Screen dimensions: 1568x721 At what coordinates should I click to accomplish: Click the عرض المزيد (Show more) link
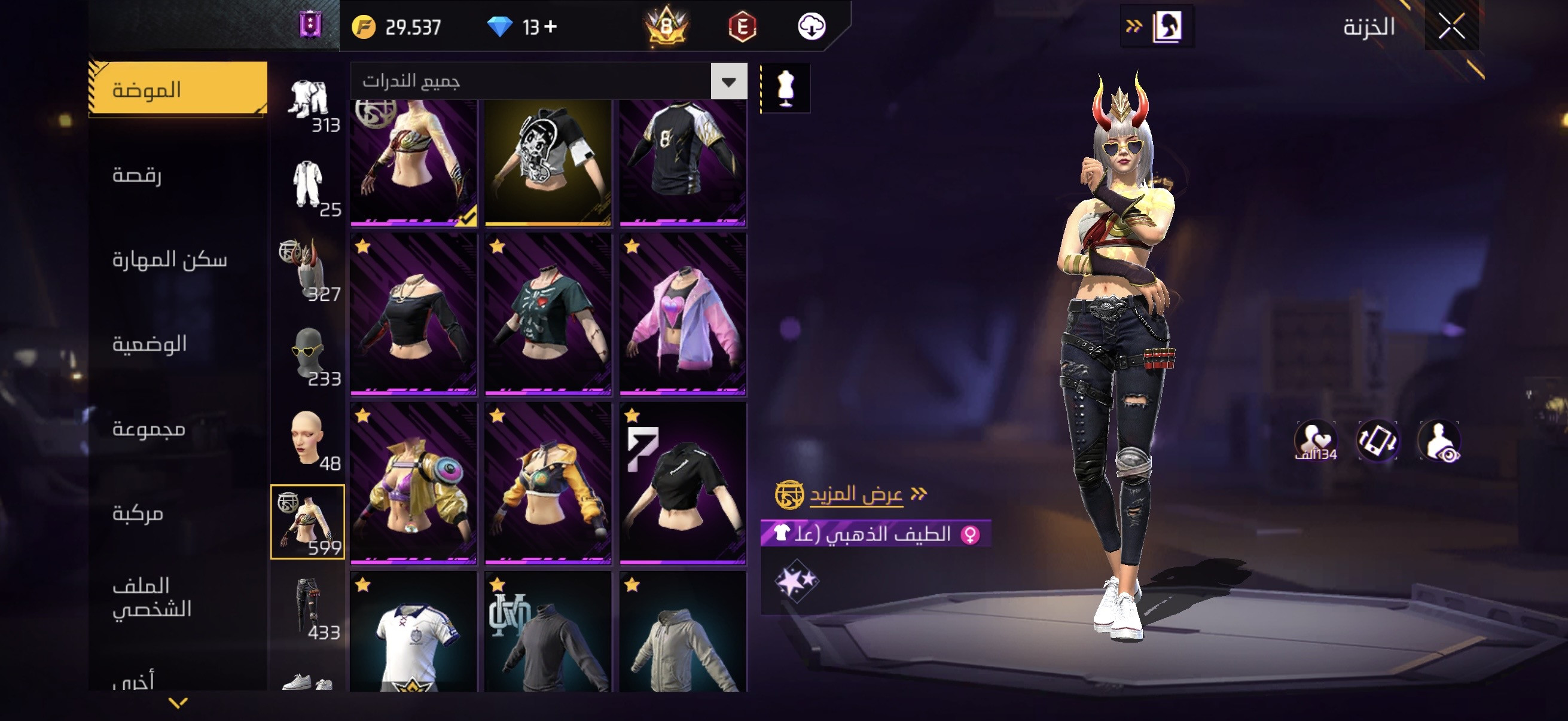pyautogui.click(x=856, y=494)
